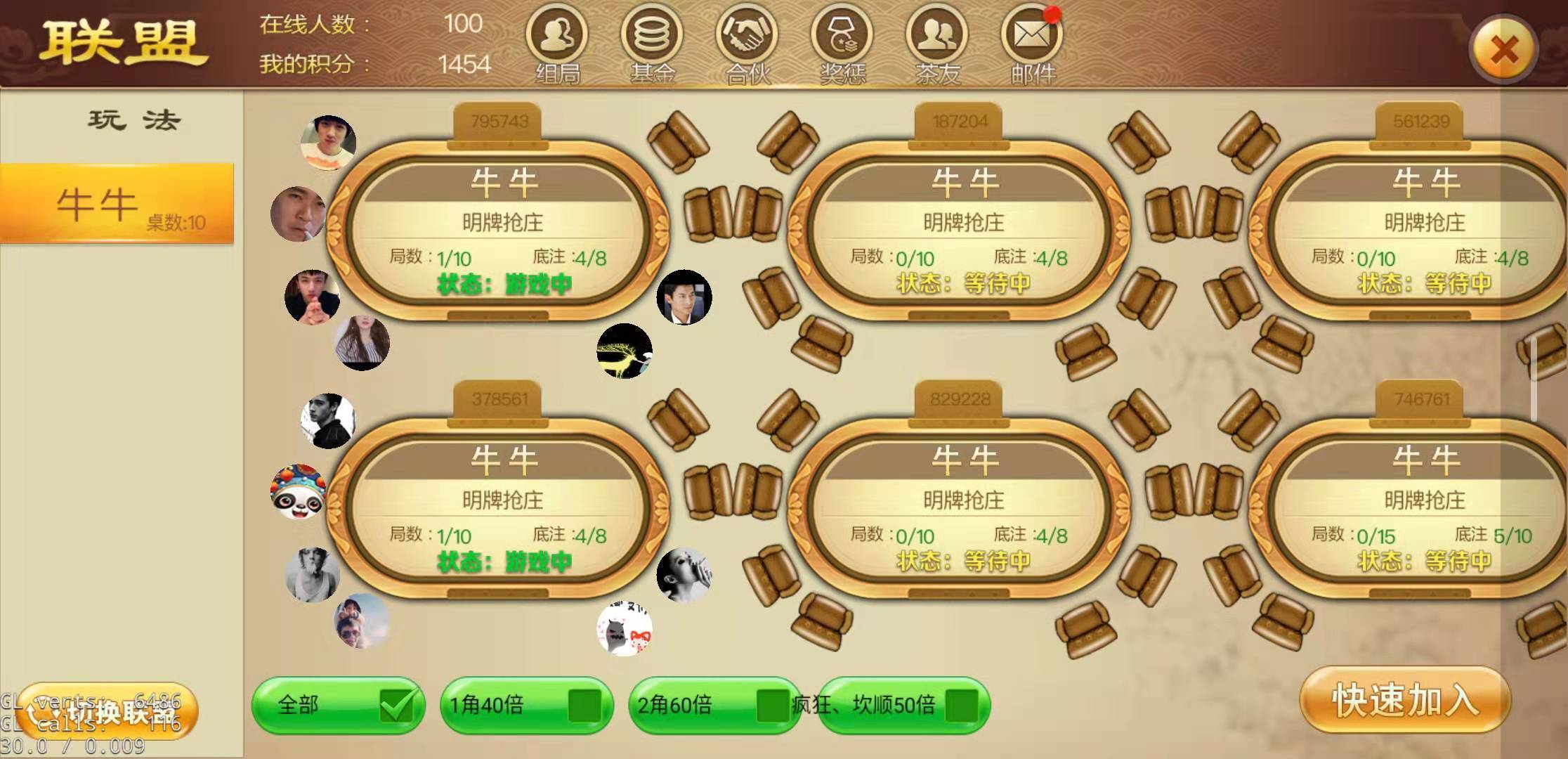Select table 795743 in play
This screenshot has height=759, width=1568.
click(x=502, y=232)
